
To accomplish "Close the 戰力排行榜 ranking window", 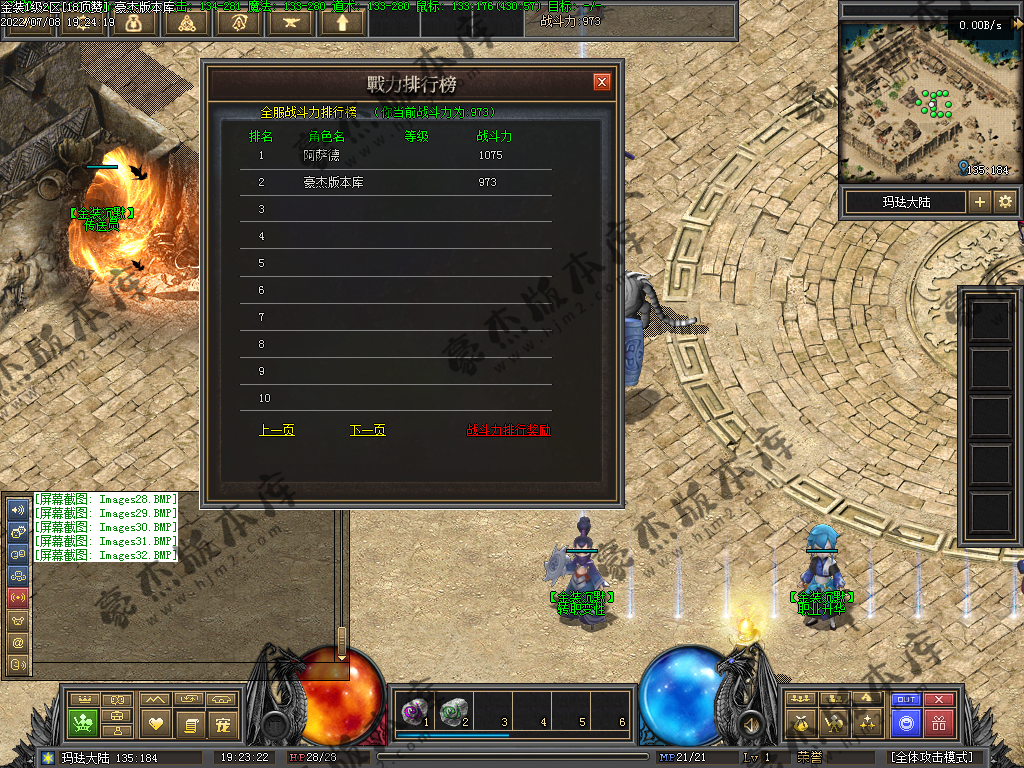I will (601, 82).
